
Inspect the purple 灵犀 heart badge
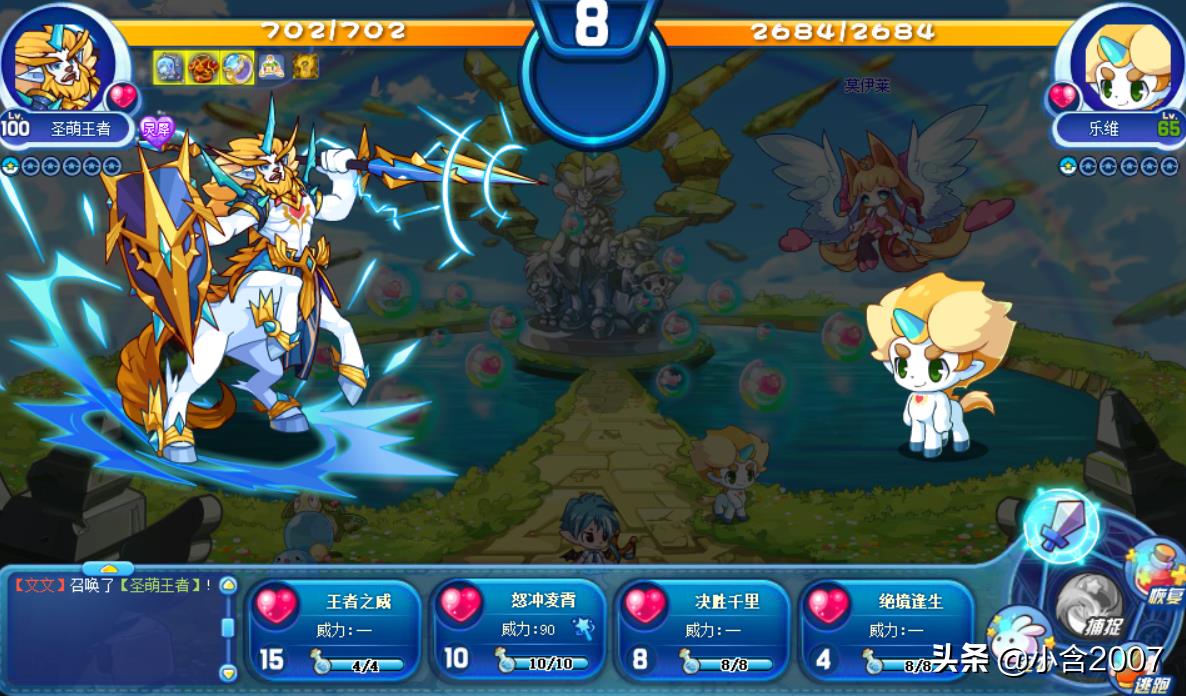click(x=157, y=131)
